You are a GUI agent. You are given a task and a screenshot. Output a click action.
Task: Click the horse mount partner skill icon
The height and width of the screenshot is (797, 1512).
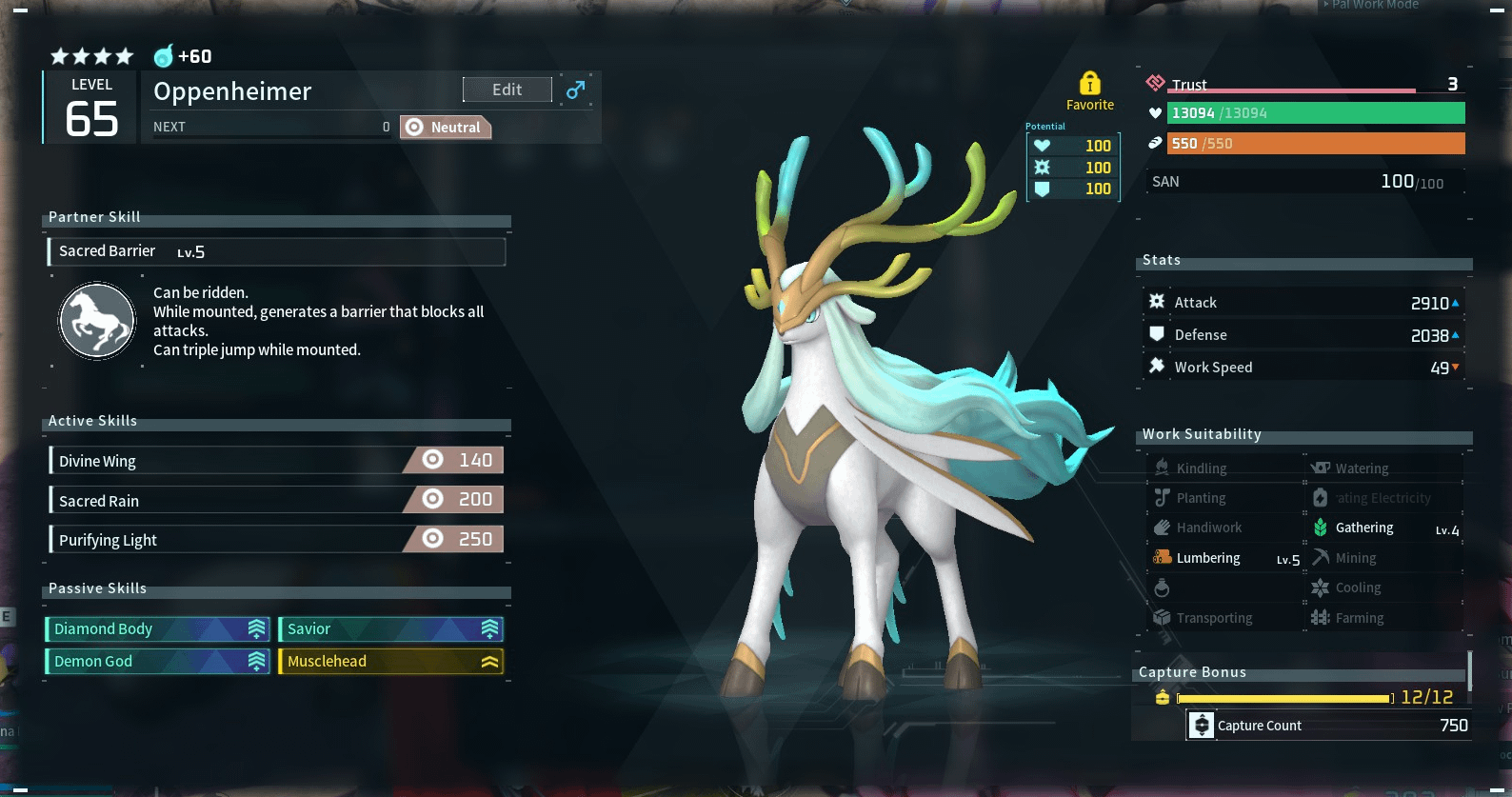(97, 321)
